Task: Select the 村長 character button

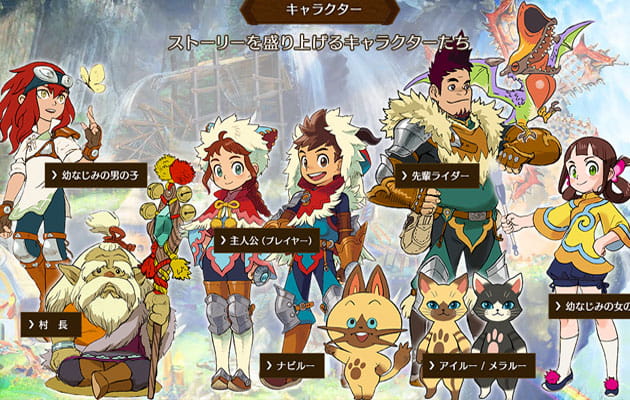Action: pyautogui.click(x=49, y=325)
